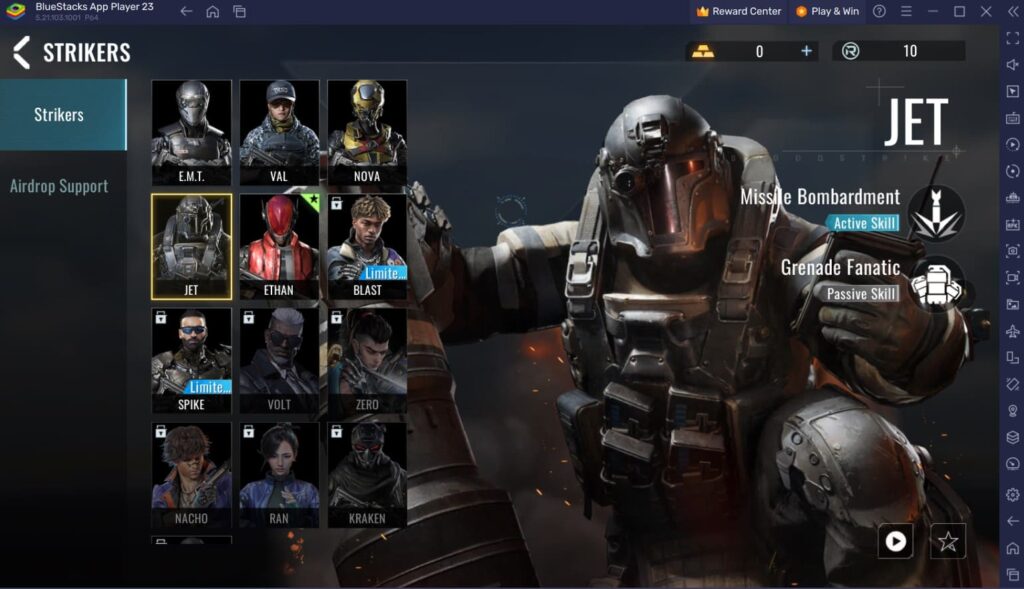Select the VOLT striker tile
1024x589 pixels.
pyautogui.click(x=279, y=360)
